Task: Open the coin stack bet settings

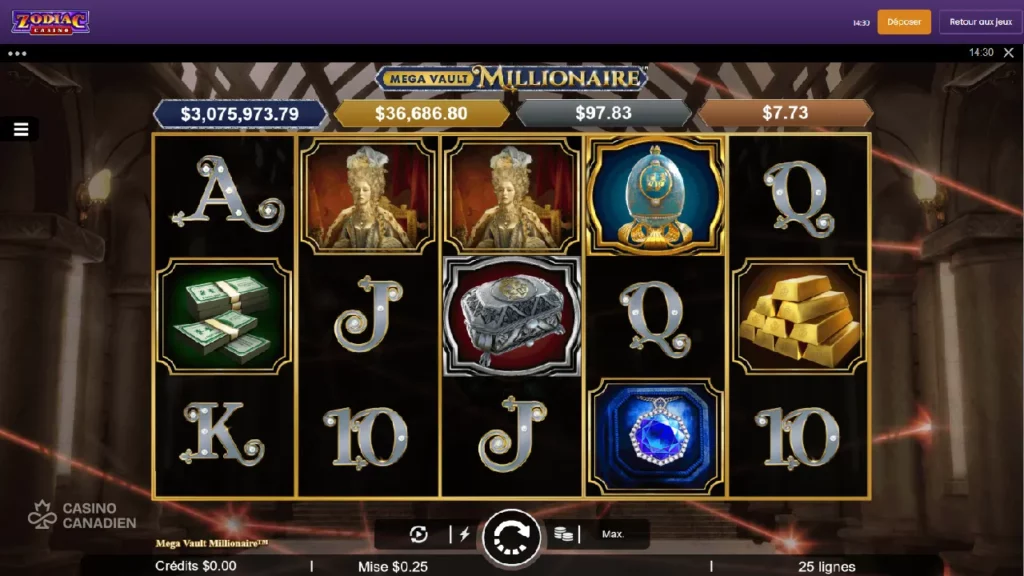Action: point(565,534)
